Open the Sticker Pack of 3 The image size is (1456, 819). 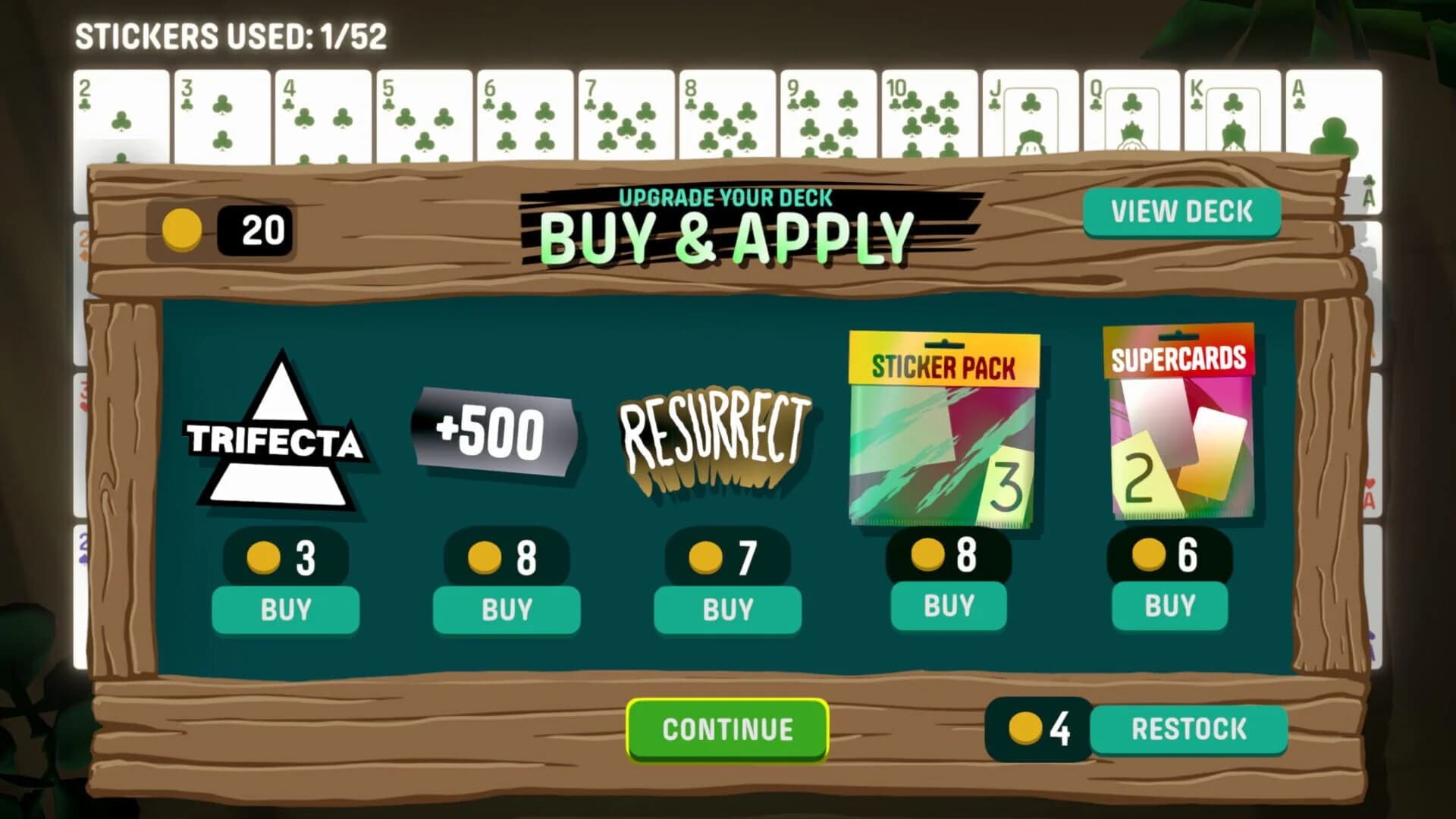pyautogui.click(x=944, y=428)
